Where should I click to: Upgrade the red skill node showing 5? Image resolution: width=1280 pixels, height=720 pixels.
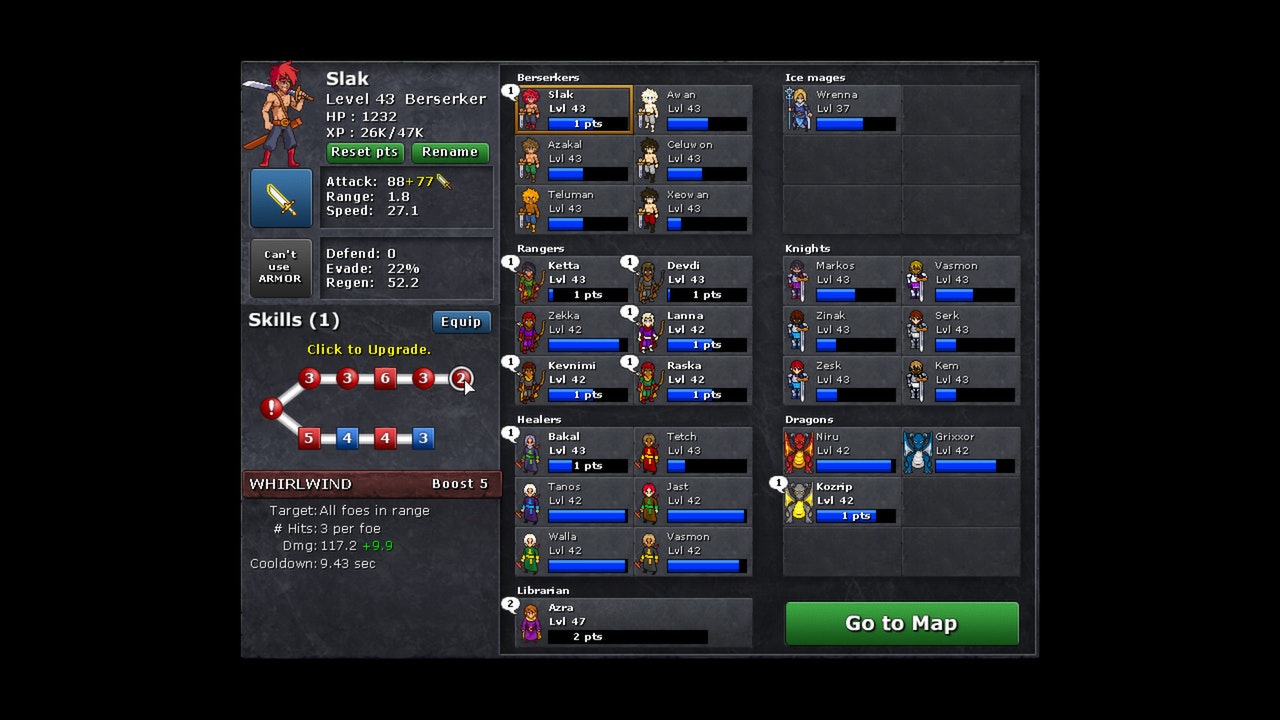coord(309,438)
